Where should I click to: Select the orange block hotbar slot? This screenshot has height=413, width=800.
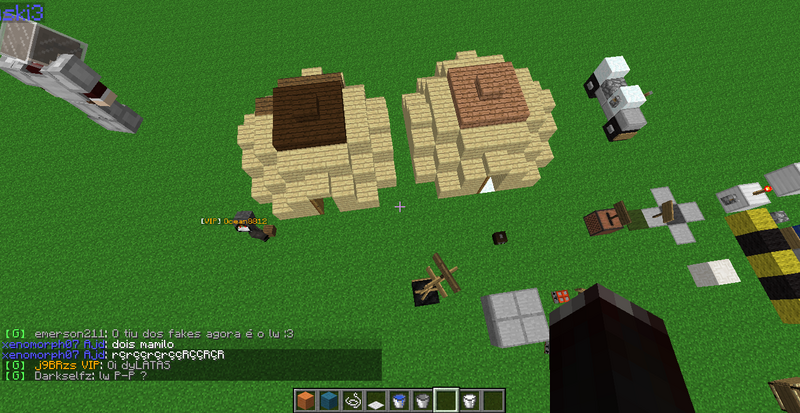[x=306, y=401]
